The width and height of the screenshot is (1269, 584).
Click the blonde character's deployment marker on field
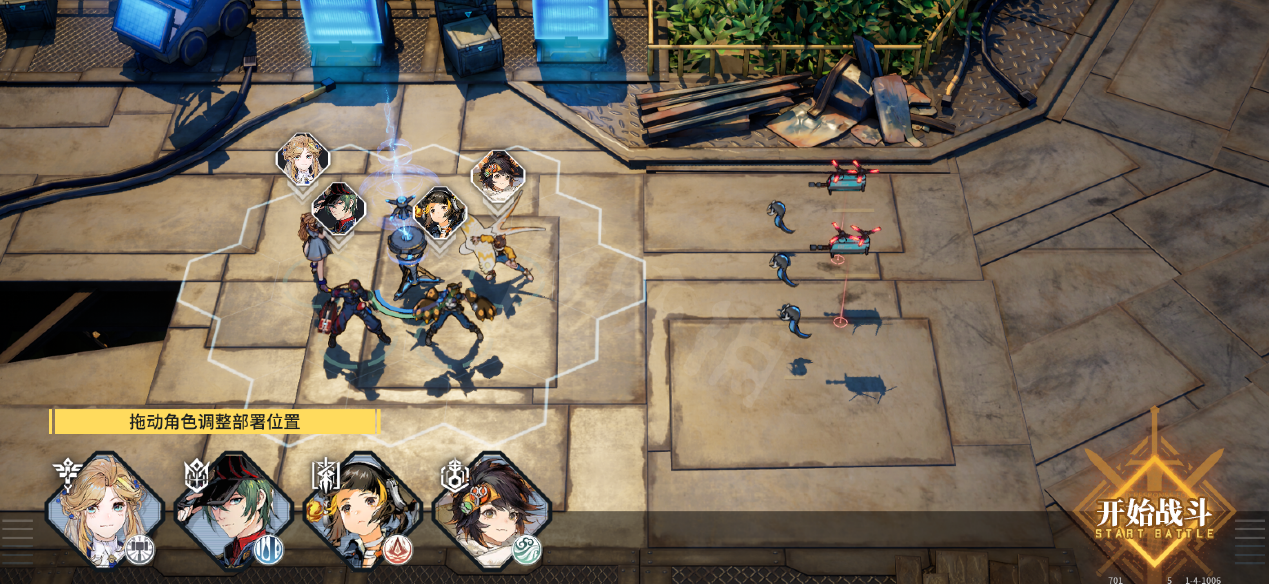302,159
